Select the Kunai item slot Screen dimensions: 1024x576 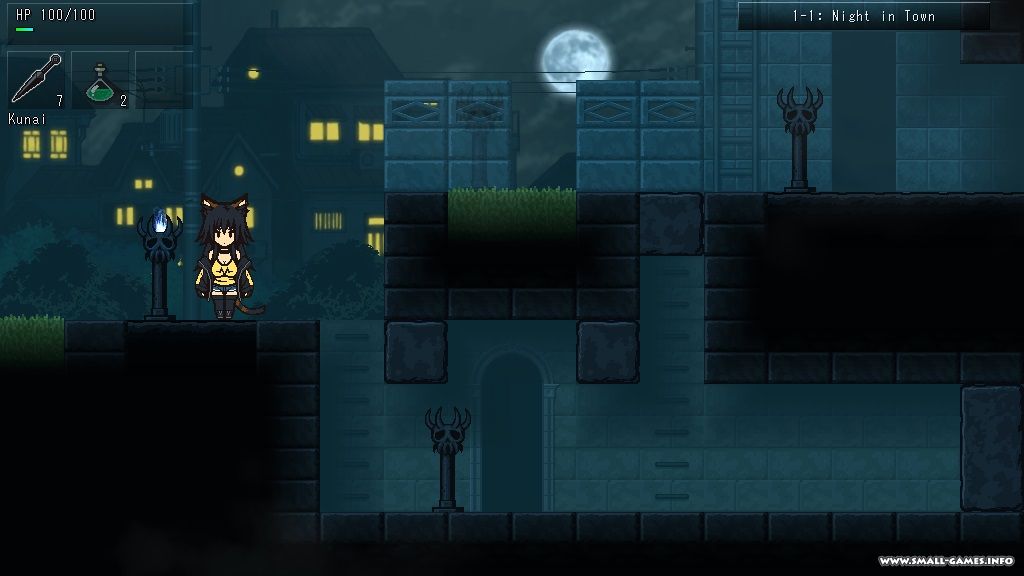(37, 80)
